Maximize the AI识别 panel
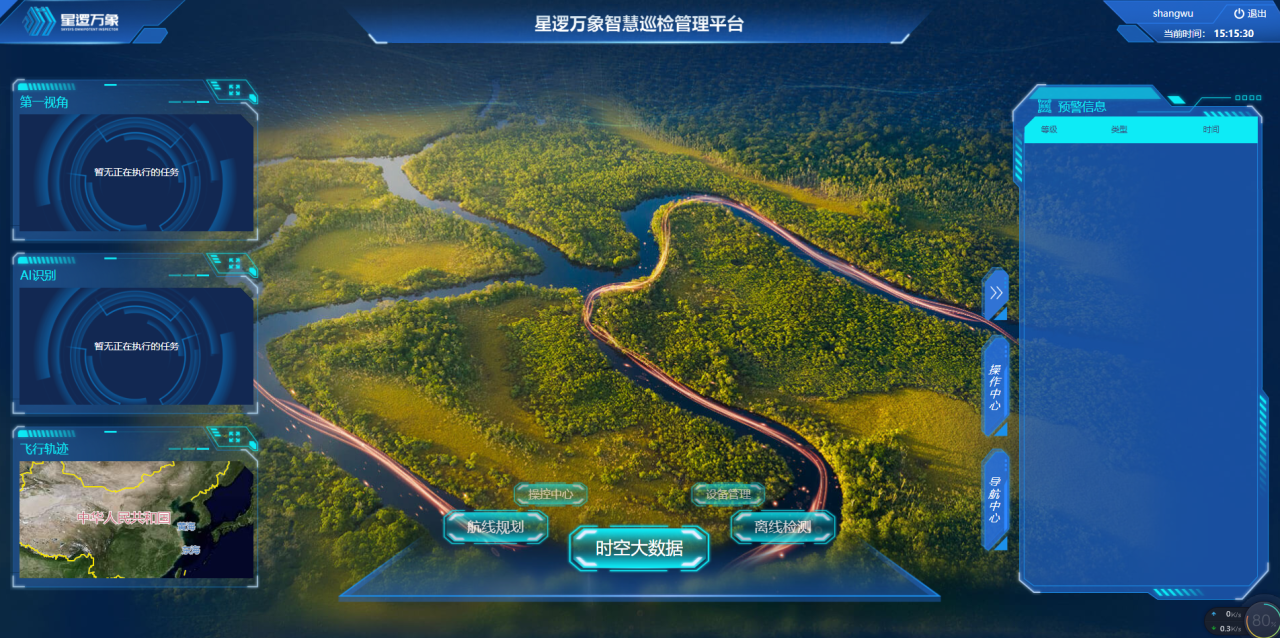Image resolution: width=1280 pixels, height=638 pixels. pos(234,263)
